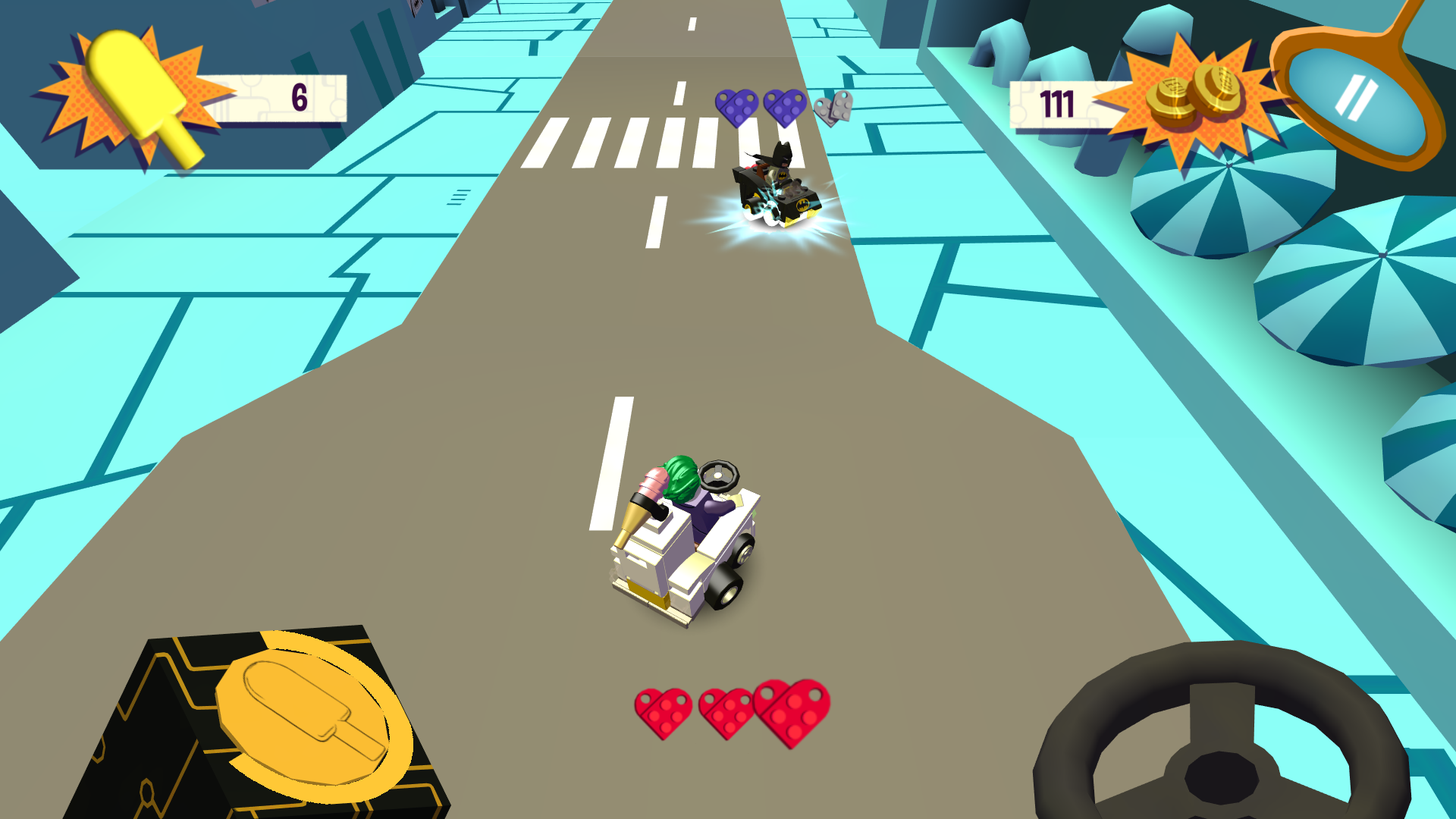Pause the game with the mirror button
The height and width of the screenshot is (819, 1456).
1354,99
